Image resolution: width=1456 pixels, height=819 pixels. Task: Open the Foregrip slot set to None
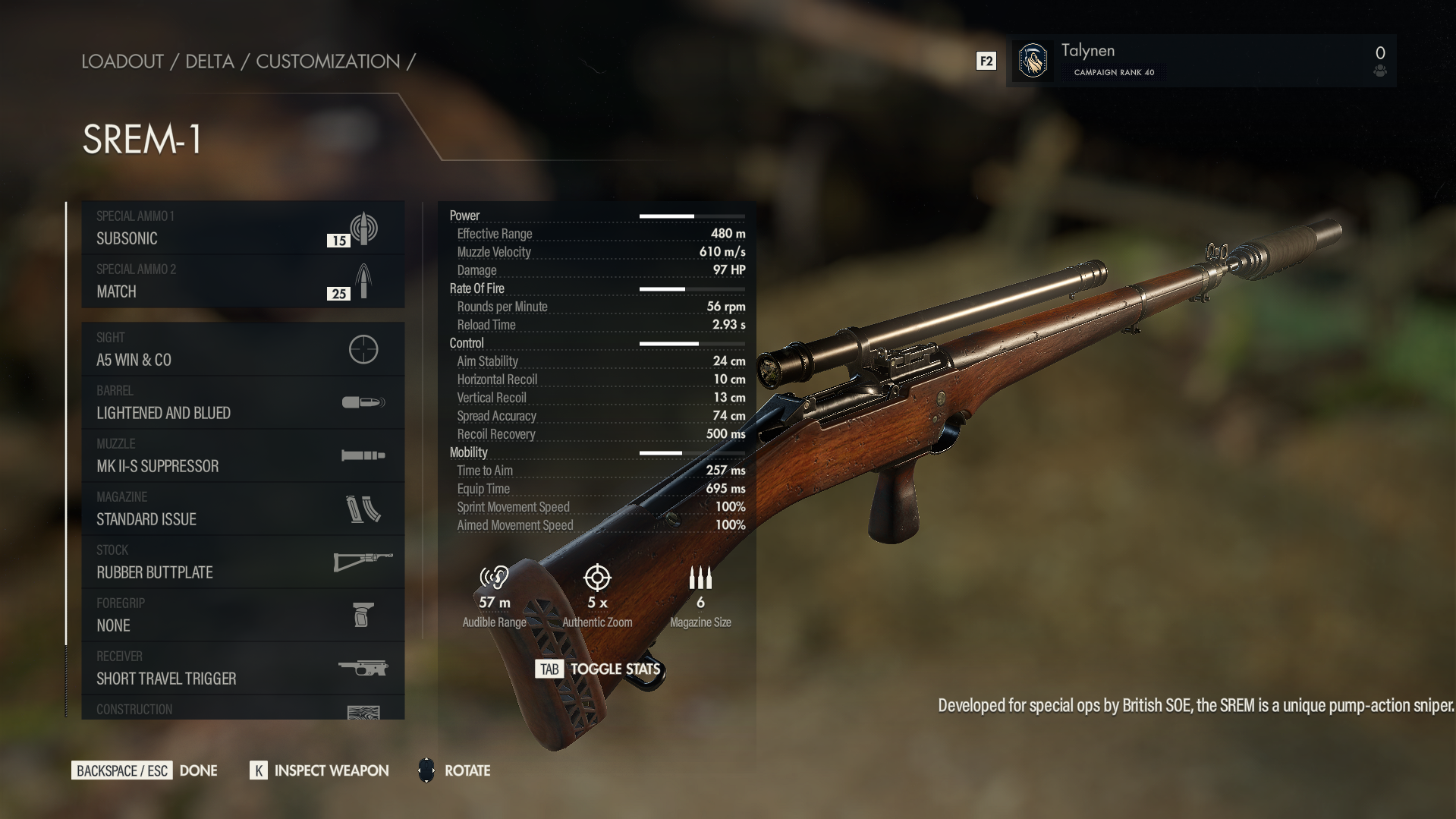[x=243, y=615]
